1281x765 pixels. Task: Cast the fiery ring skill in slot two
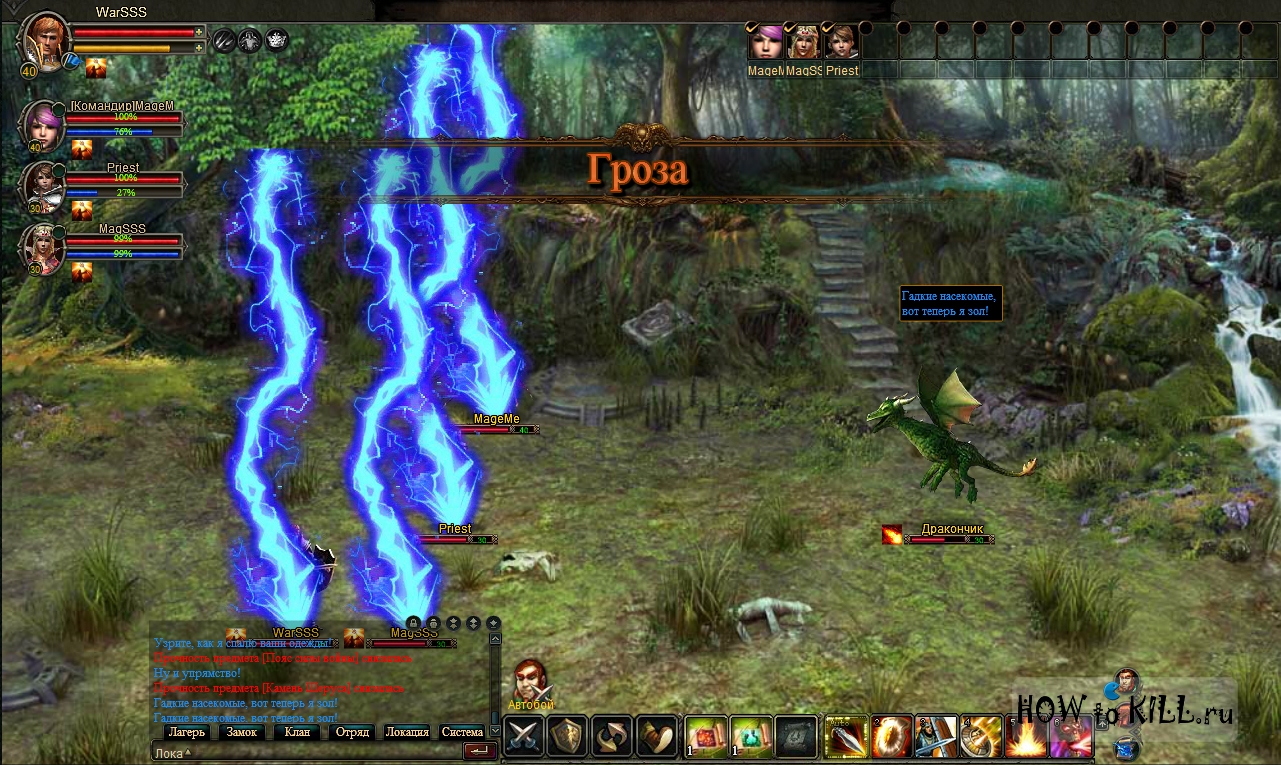tap(890, 738)
